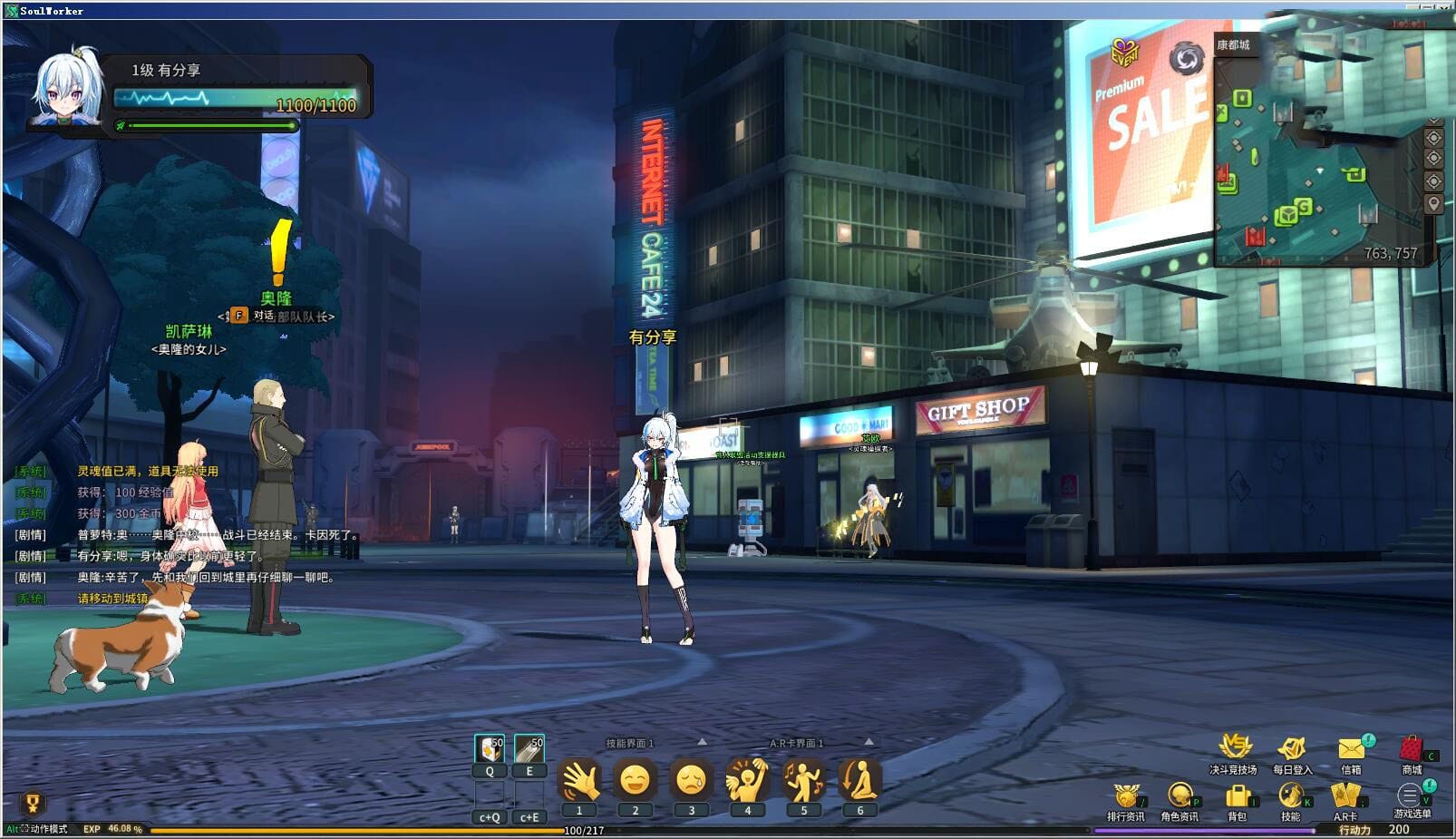Use the waving hand emote
Viewport: 1456px width, 839px height.
coord(579,780)
